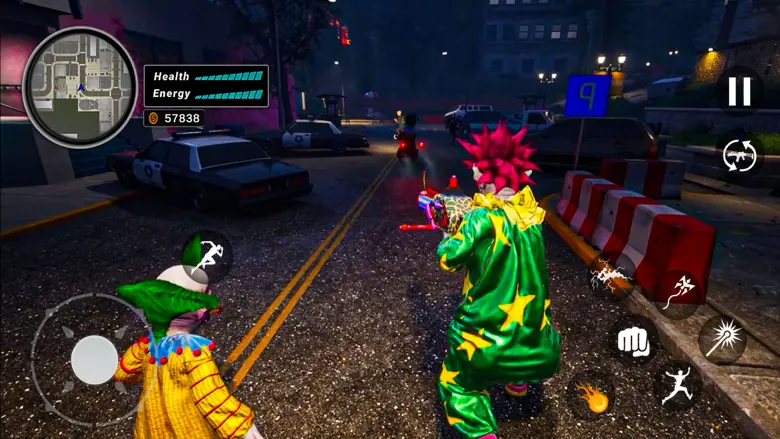Tap the virtual joystick thumb knob
The width and height of the screenshot is (780, 439).
95,360
